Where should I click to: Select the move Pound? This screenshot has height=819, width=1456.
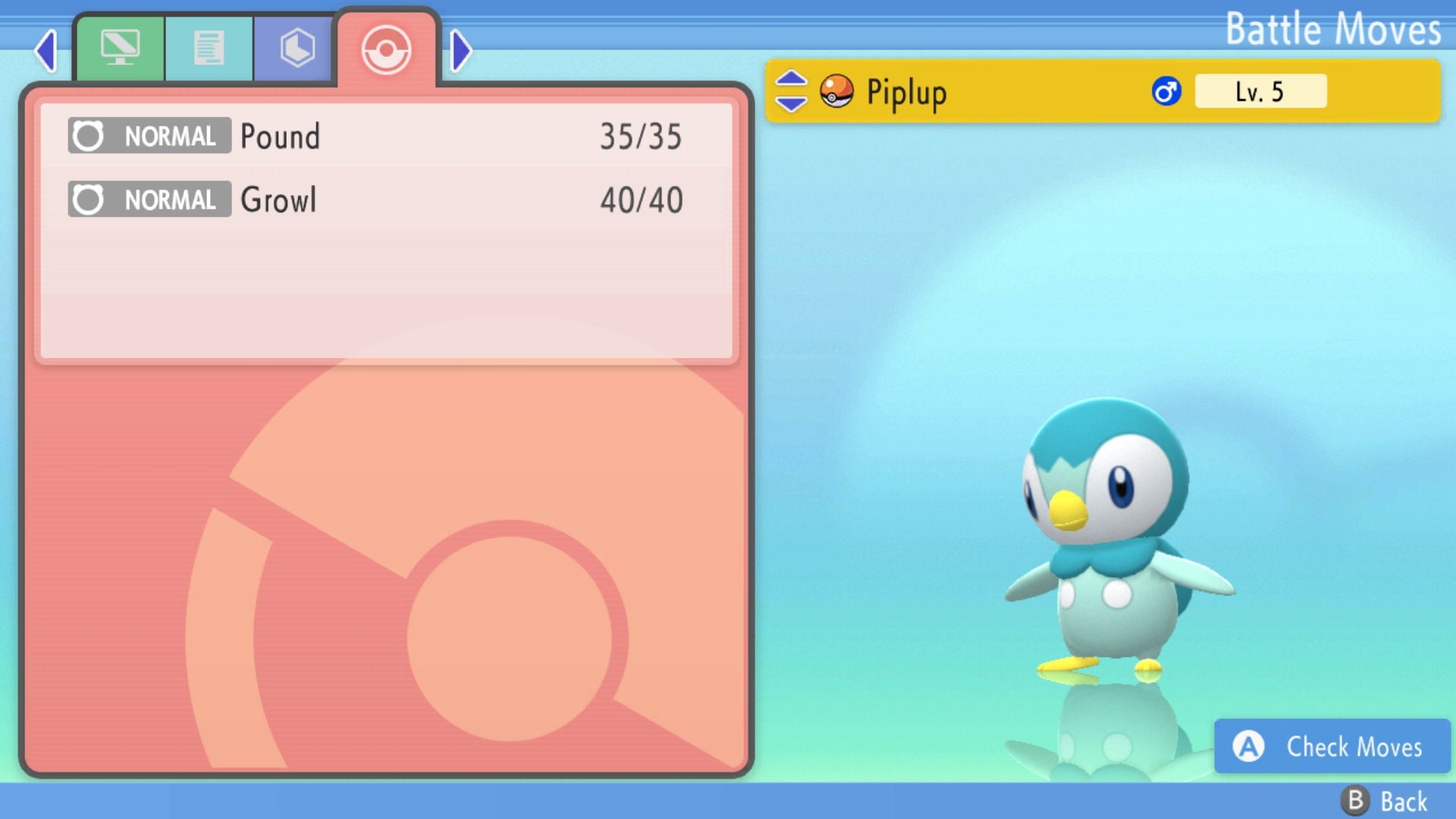coord(279,136)
